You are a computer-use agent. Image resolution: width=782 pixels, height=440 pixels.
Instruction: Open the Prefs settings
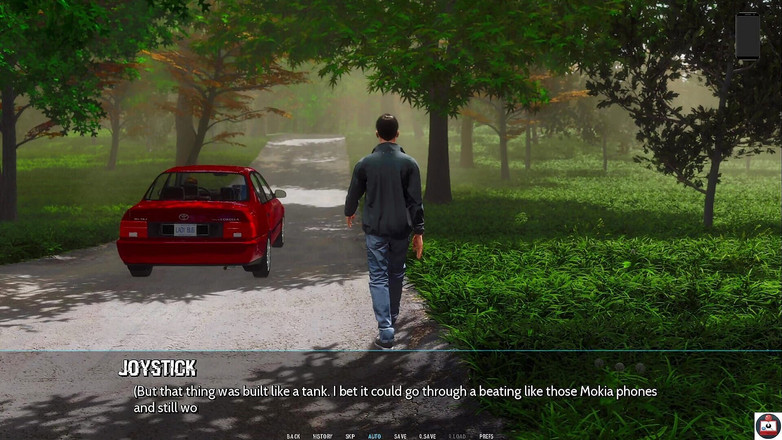pyautogui.click(x=486, y=436)
